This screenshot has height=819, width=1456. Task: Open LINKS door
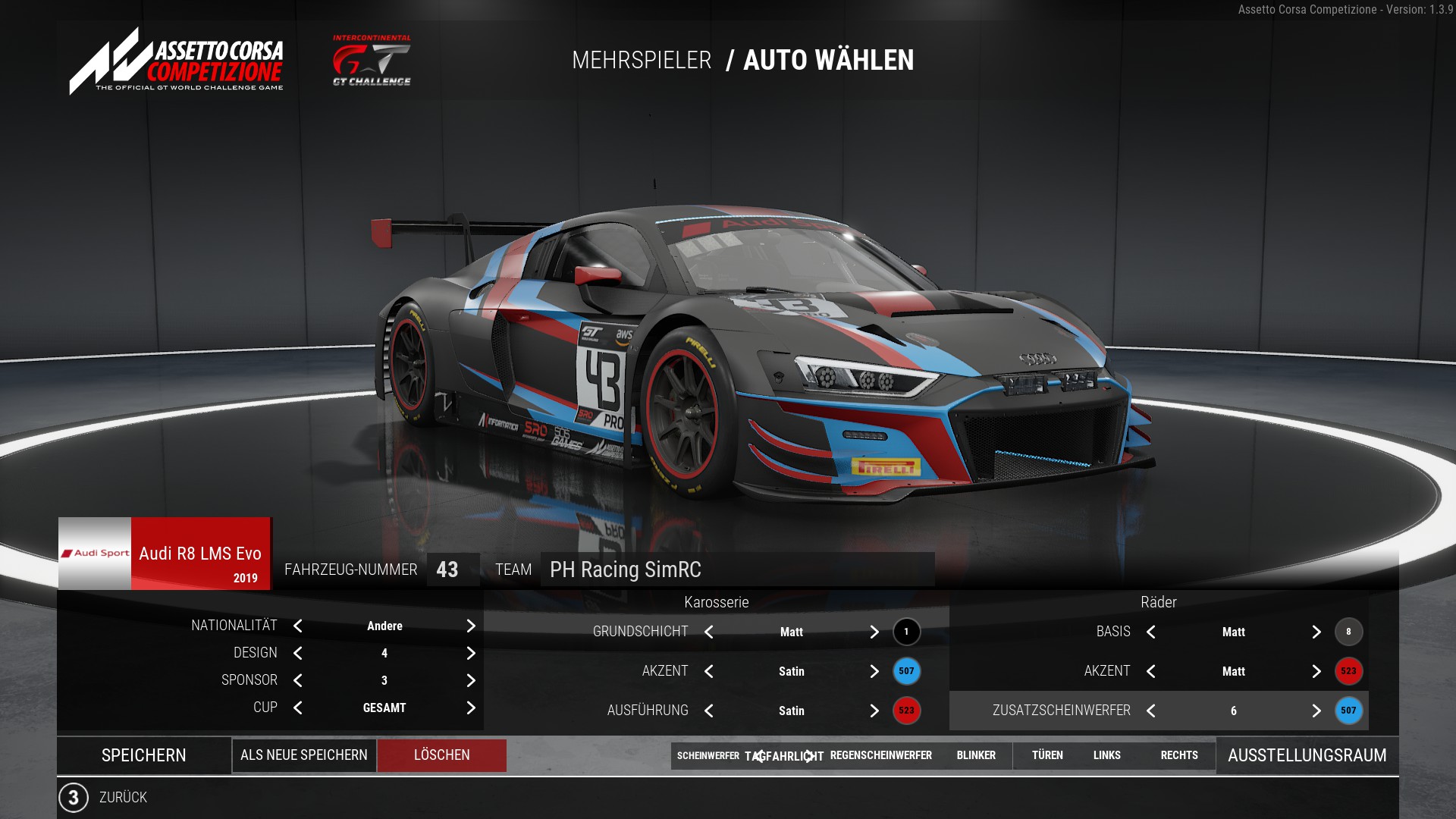[1106, 755]
